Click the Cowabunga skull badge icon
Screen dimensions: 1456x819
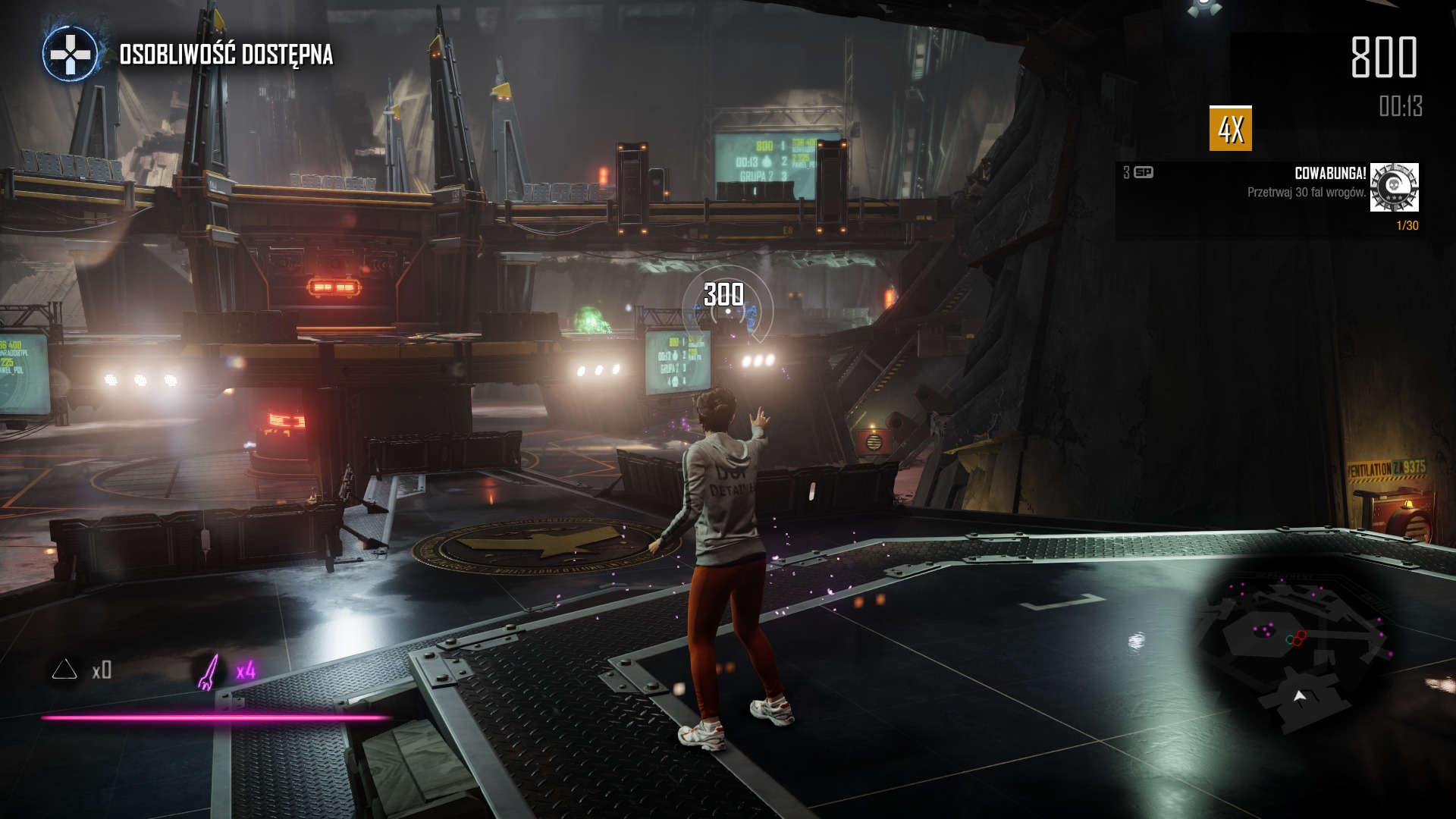click(x=1394, y=187)
